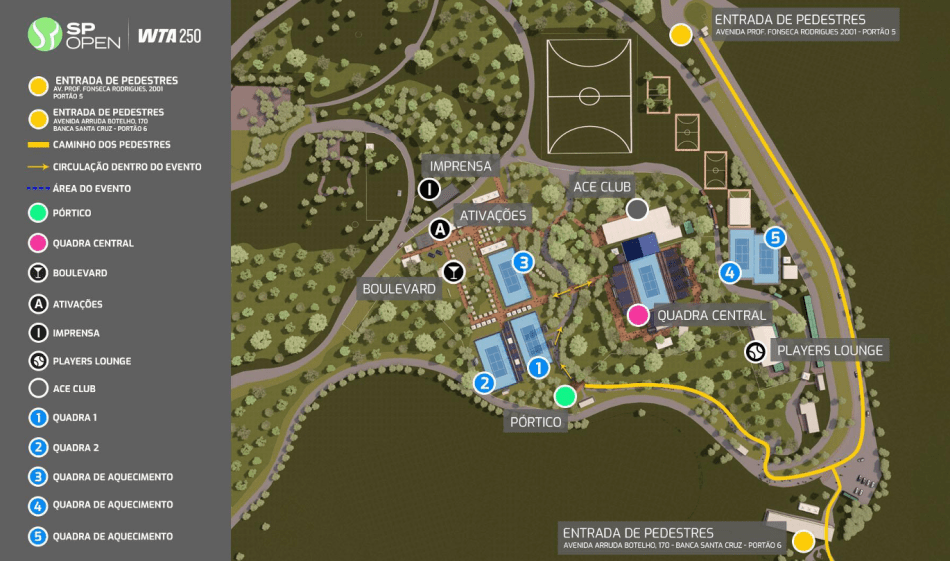This screenshot has height=561, width=950.
Task: Click the yellow Portão 5 pedestrian entrance marker
Action: click(x=681, y=35)
